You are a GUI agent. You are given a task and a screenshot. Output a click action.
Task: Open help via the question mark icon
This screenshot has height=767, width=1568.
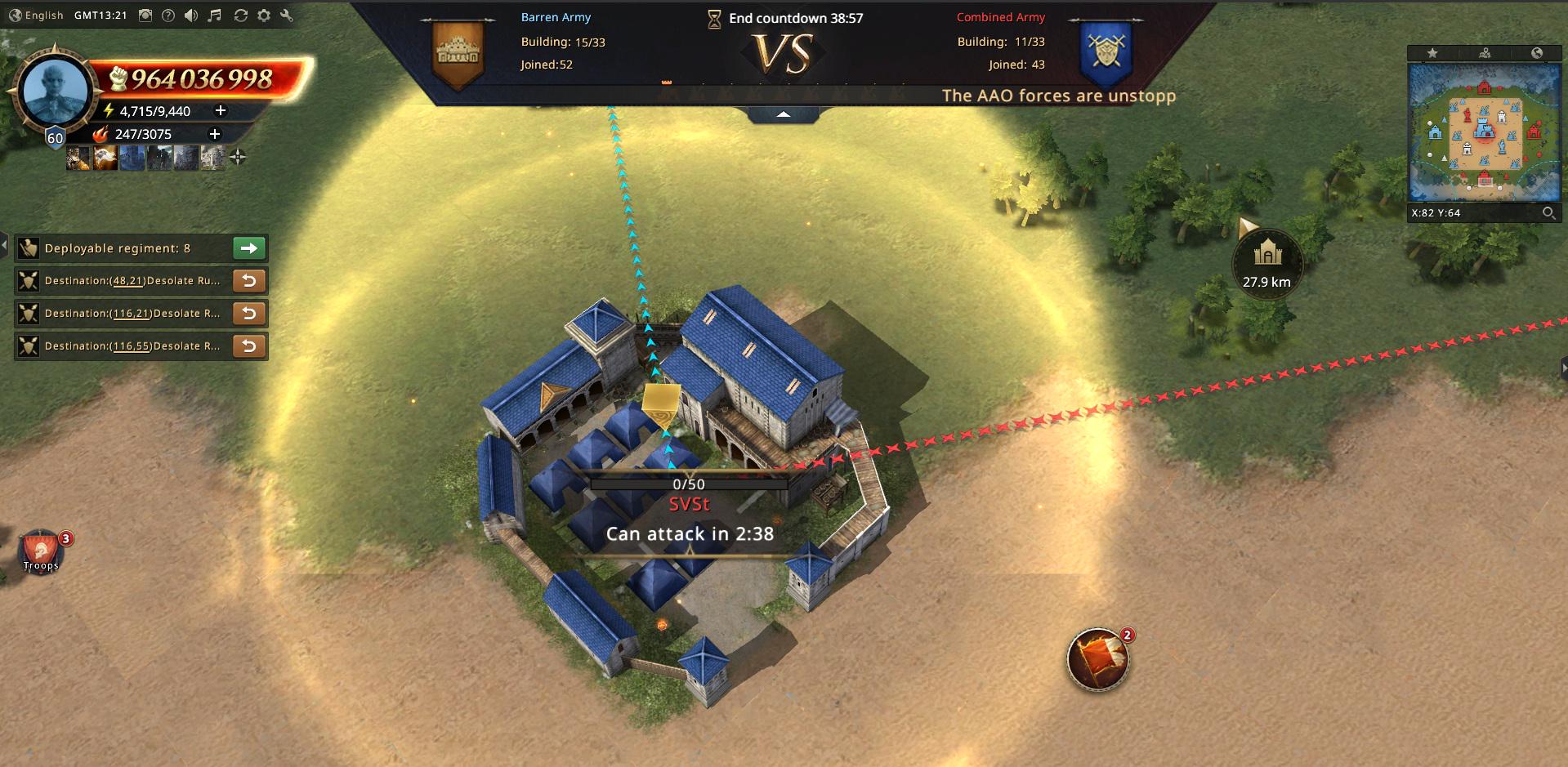coord(168,16)
